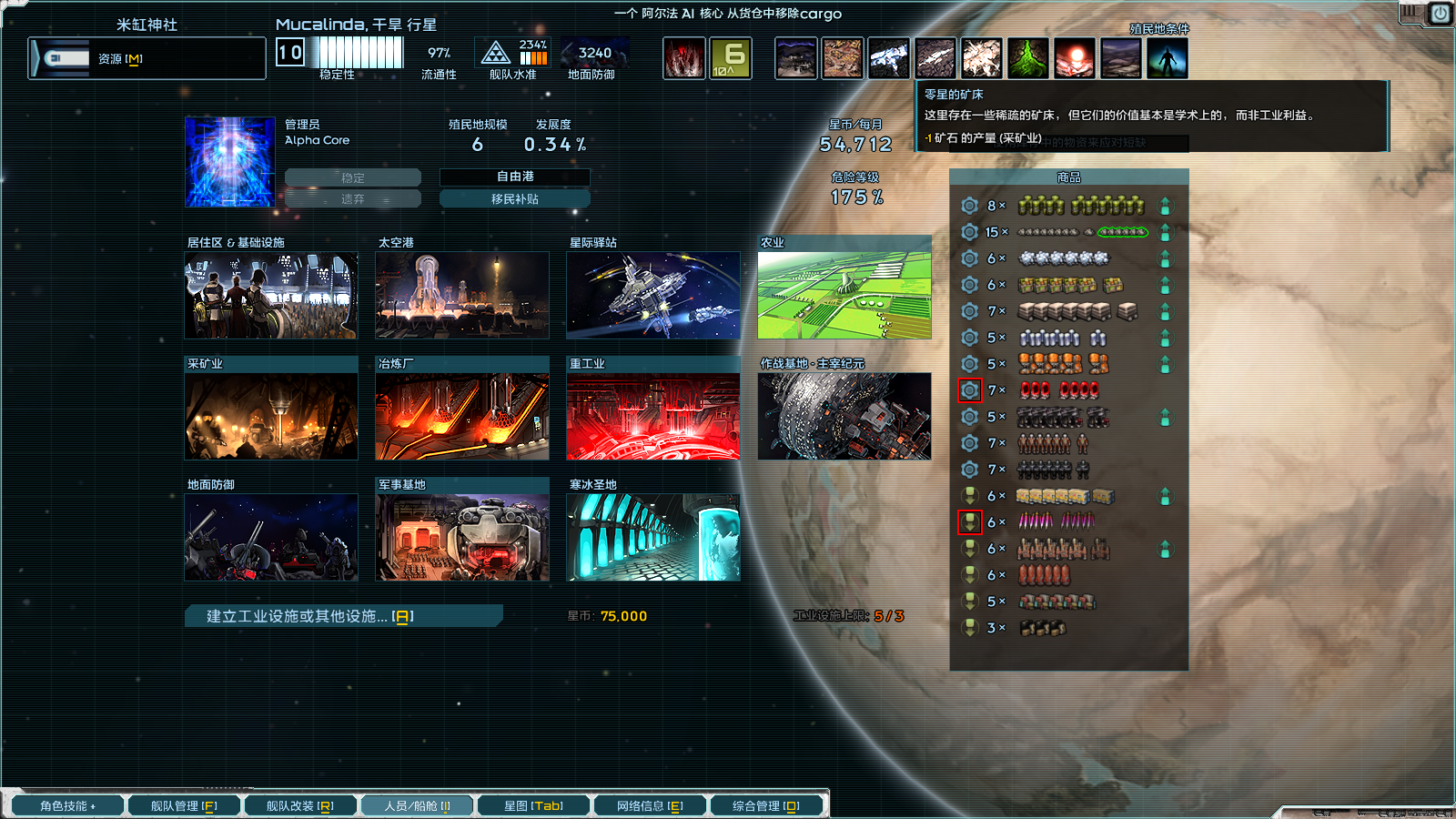
Task: Open the 综合管理 [D] tab
Action: point(767,804)
